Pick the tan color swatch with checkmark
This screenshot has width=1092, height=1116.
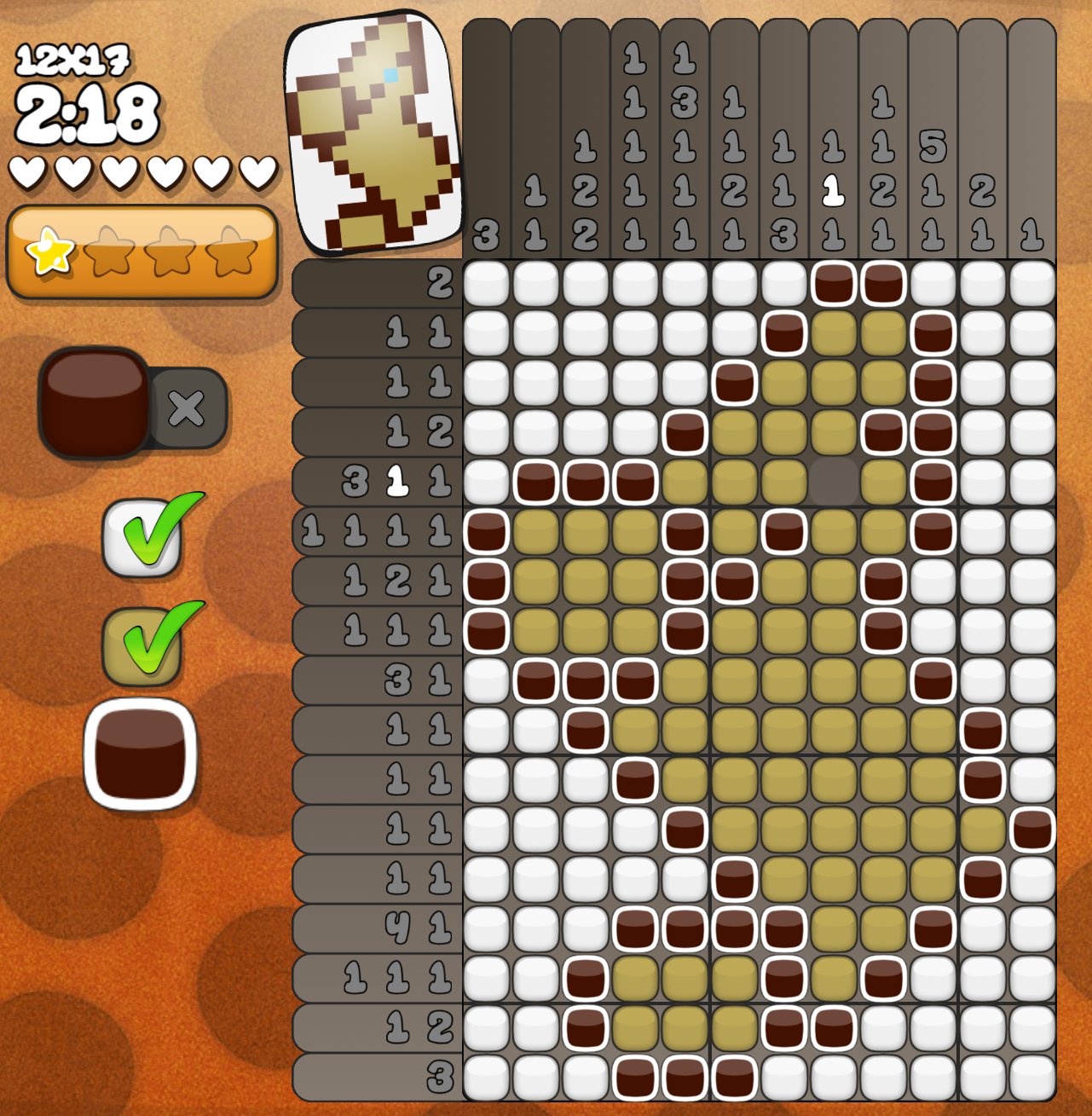[x=142, y=645]
